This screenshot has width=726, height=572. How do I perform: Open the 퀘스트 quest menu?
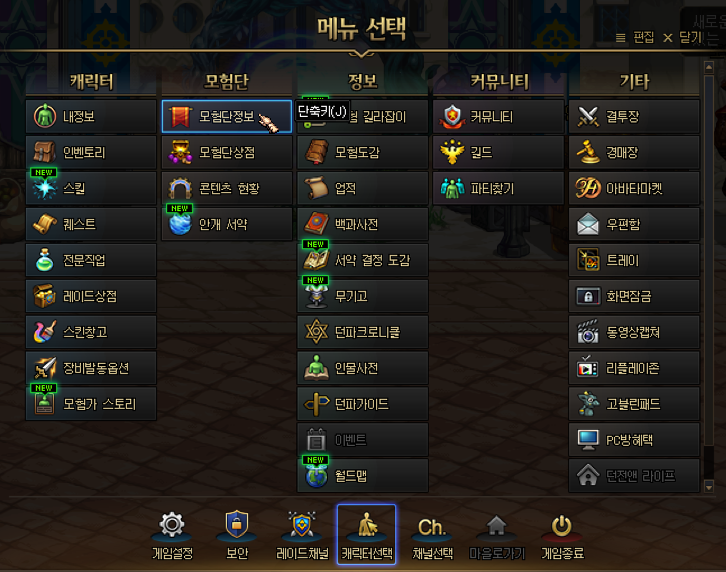point(91,224)
